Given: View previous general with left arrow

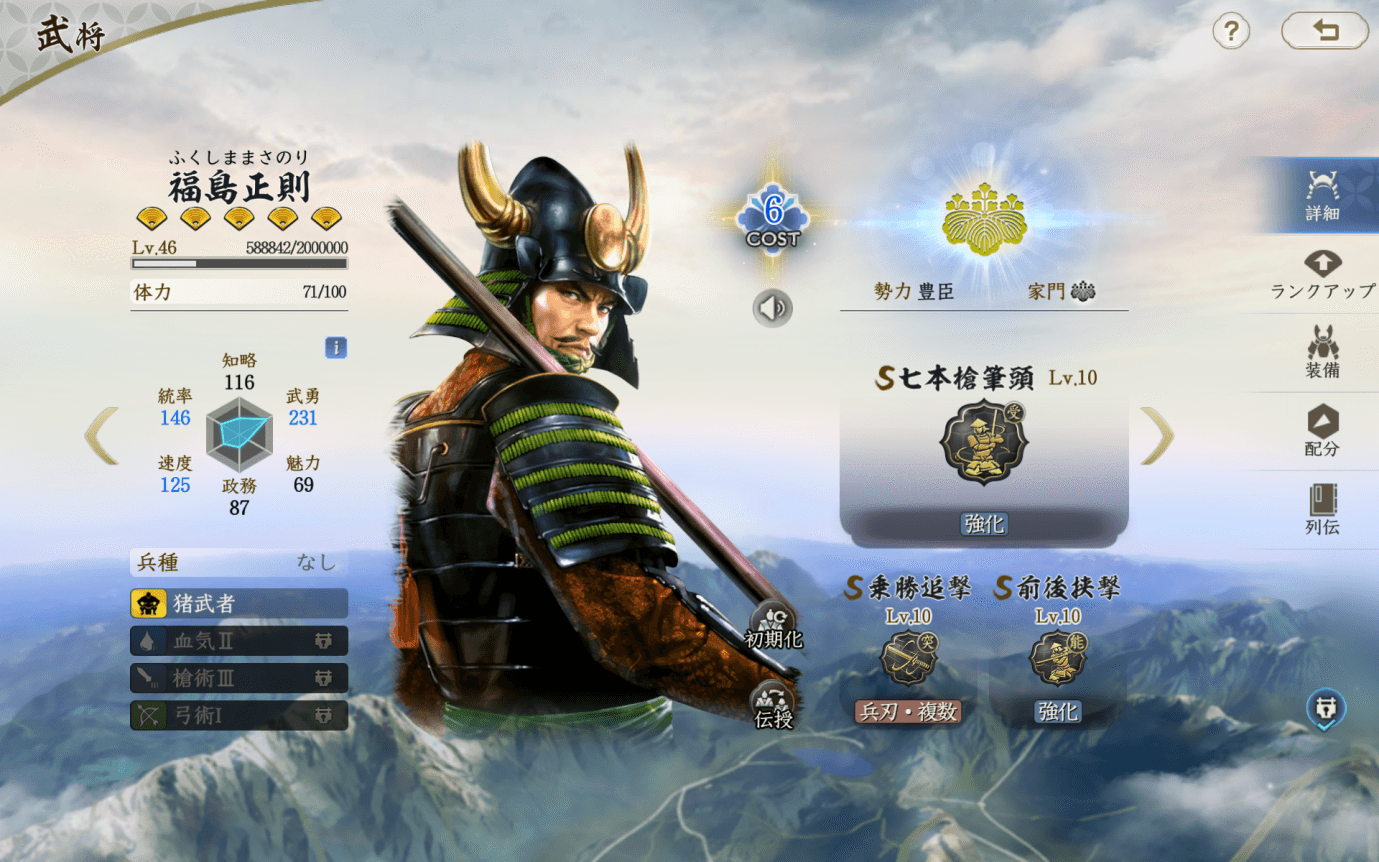Looking at the screenshot, I should click(x=102, y=436).
